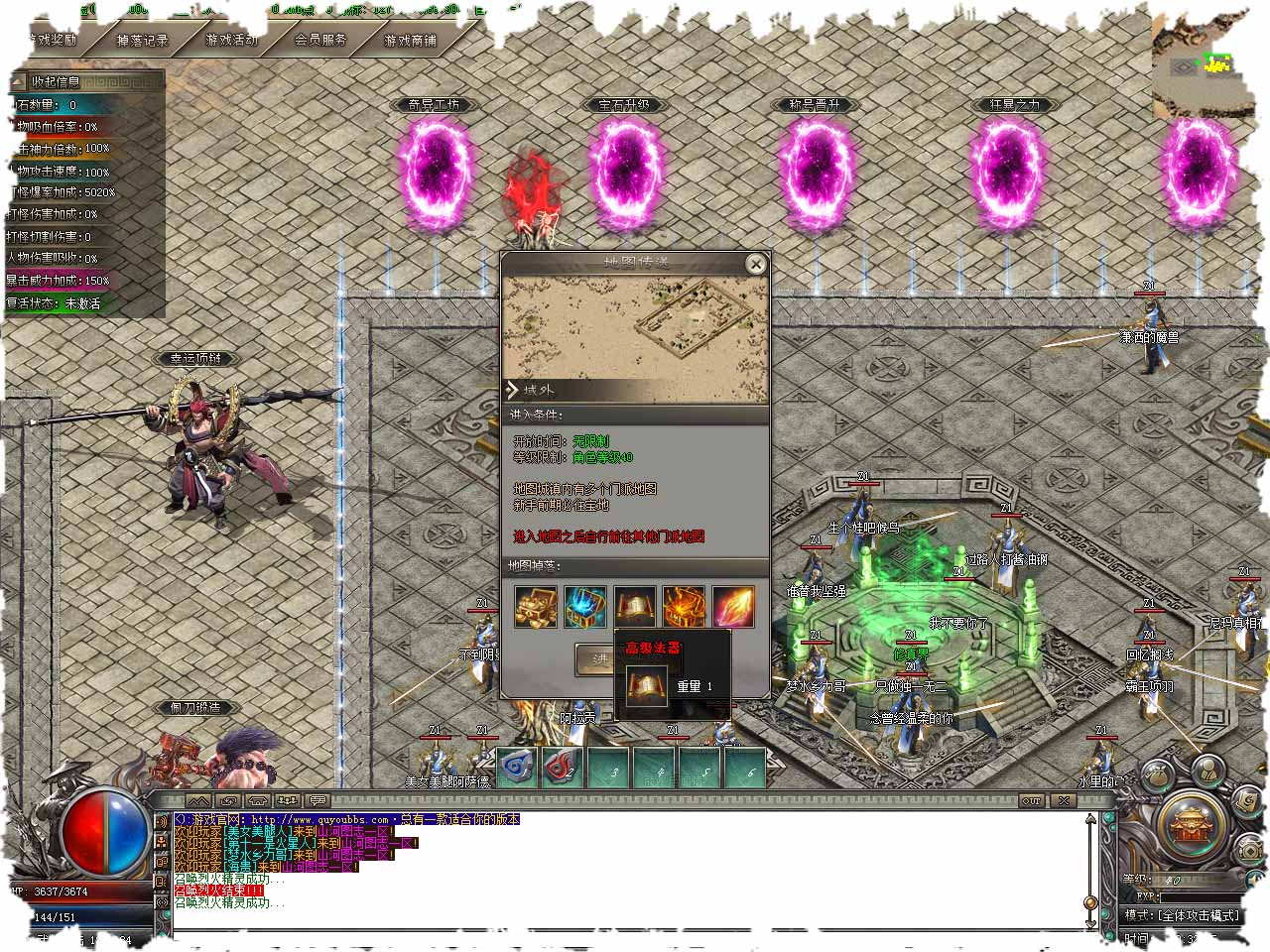Open the 掉落记录 drop records menu
The image size is (1270, 952).
pos(142,41)
